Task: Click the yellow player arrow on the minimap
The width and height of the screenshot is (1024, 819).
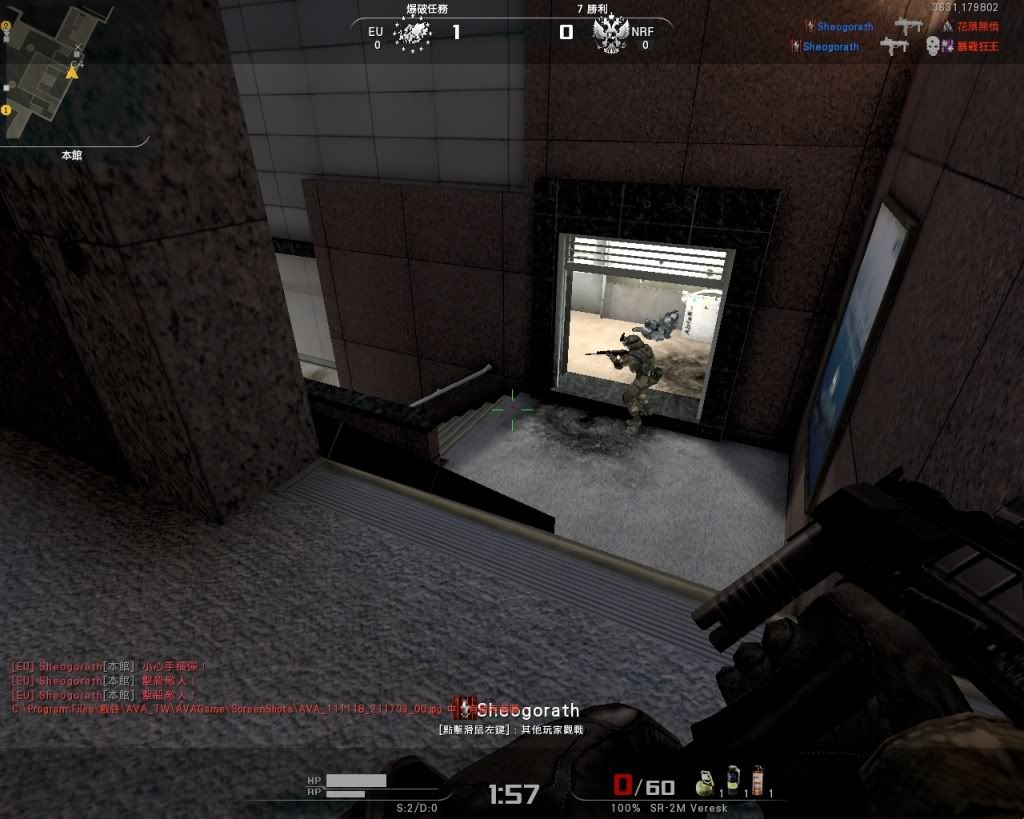Action: [x=72, y=72]
